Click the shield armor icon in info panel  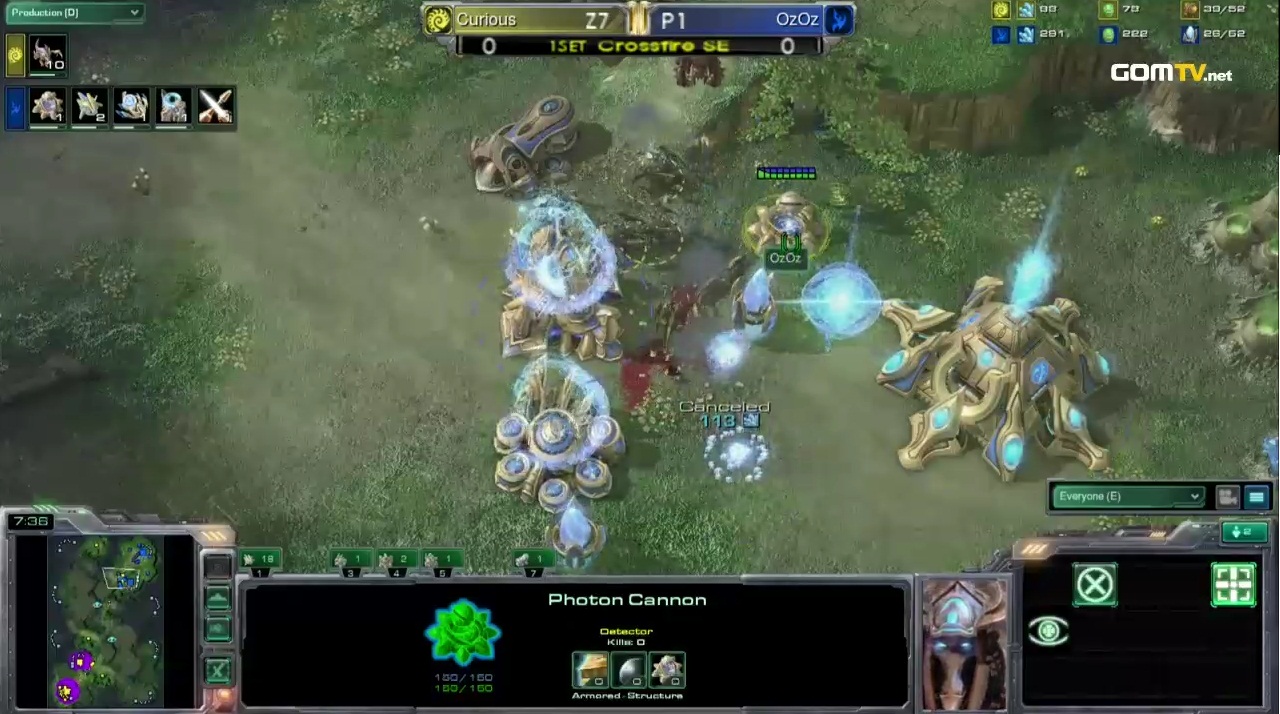pos(628,668)
